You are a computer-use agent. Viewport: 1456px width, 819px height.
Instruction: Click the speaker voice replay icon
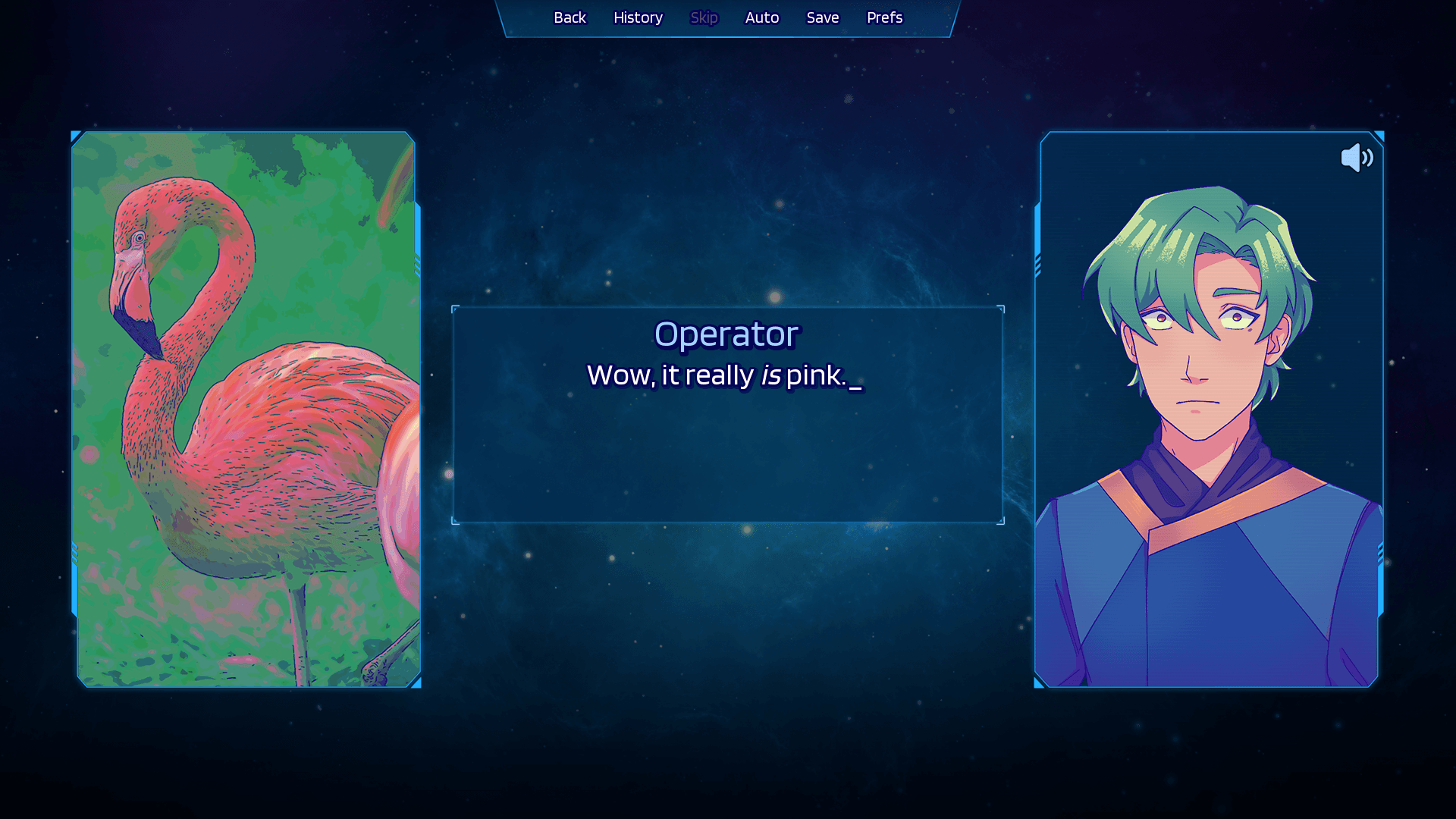coord(1357,158)
